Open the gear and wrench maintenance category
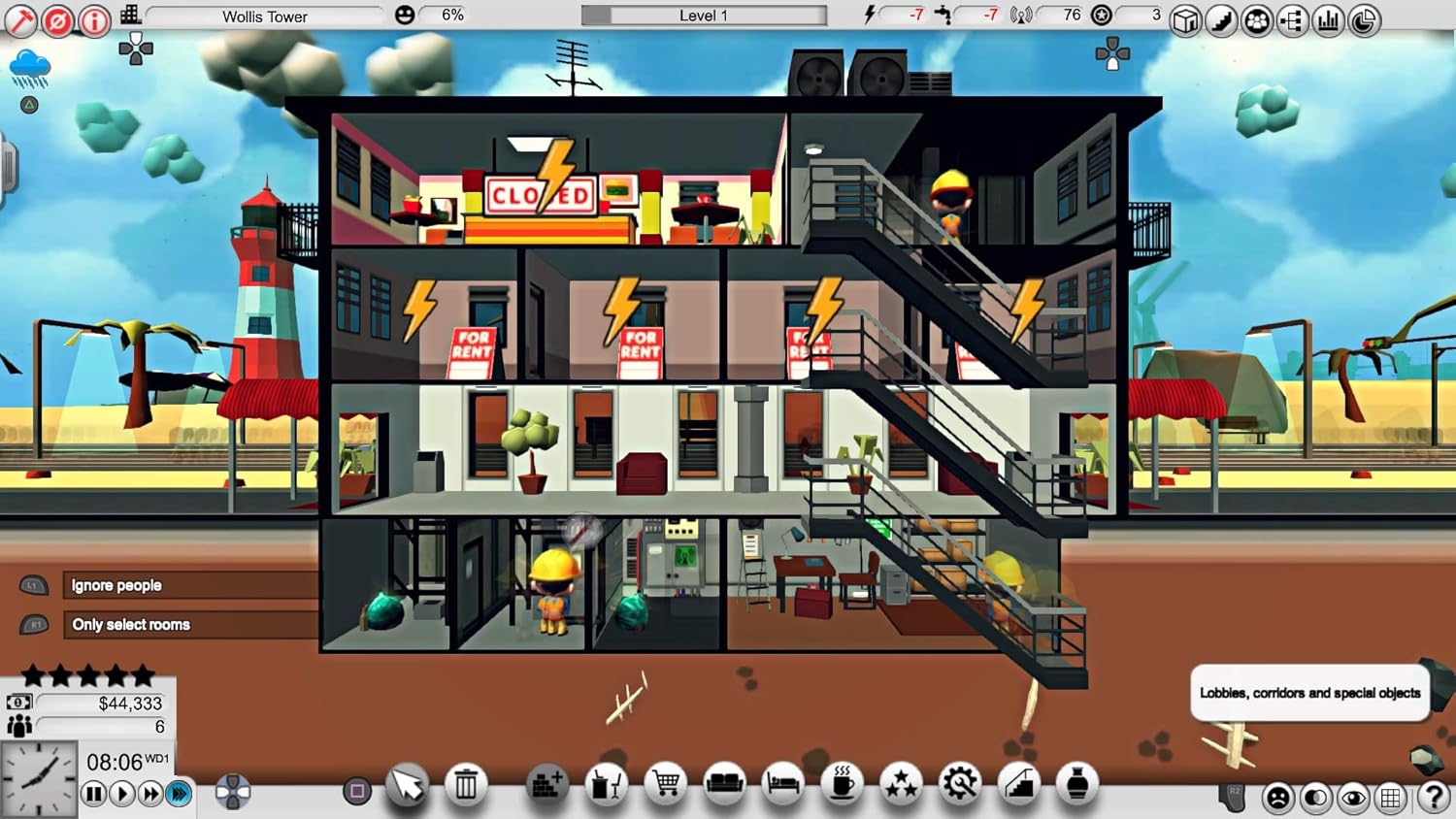The width and height of the screenshot is (1456, 819). point(959,784)
